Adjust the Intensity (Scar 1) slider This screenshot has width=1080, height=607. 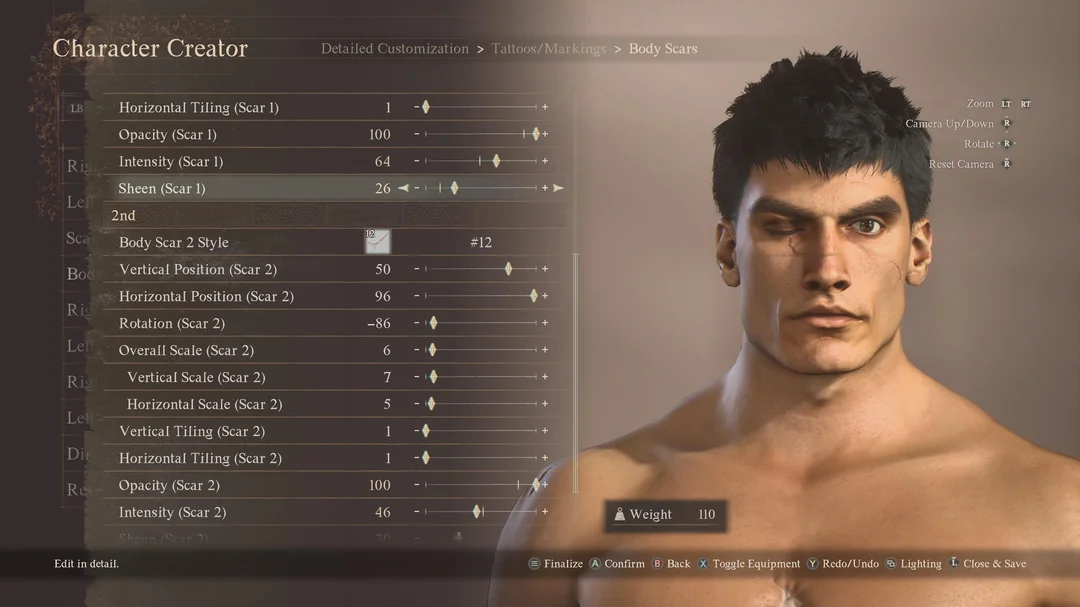click(496, 161)
